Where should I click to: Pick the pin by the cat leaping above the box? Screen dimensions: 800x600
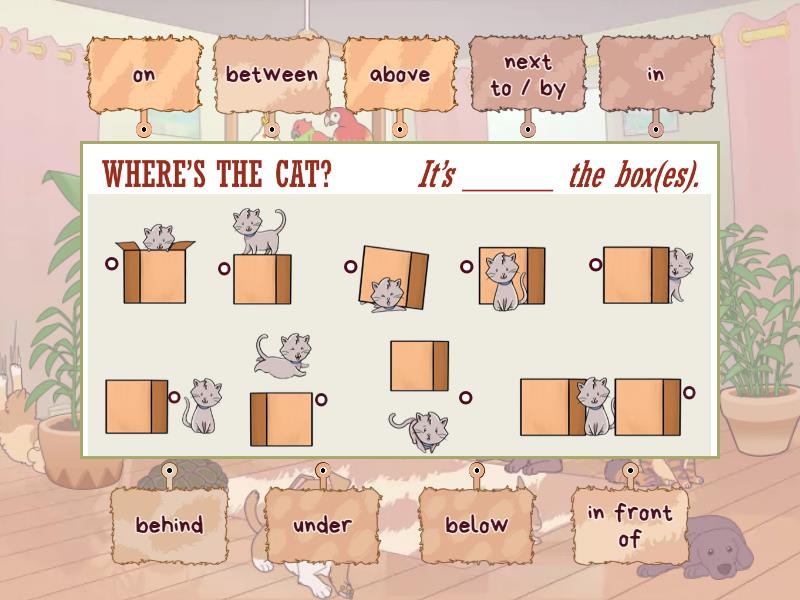click(321, 400)
